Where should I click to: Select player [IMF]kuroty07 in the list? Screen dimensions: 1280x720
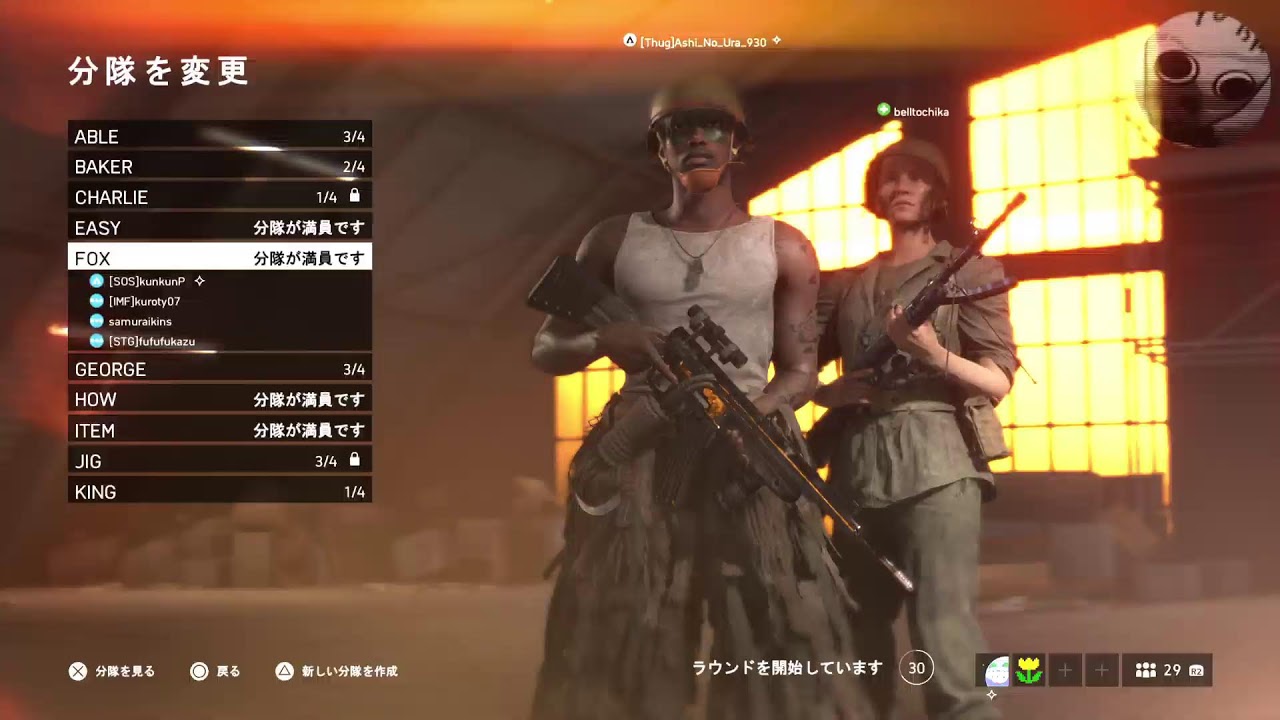pyautogui.click(x=144, y=301)
